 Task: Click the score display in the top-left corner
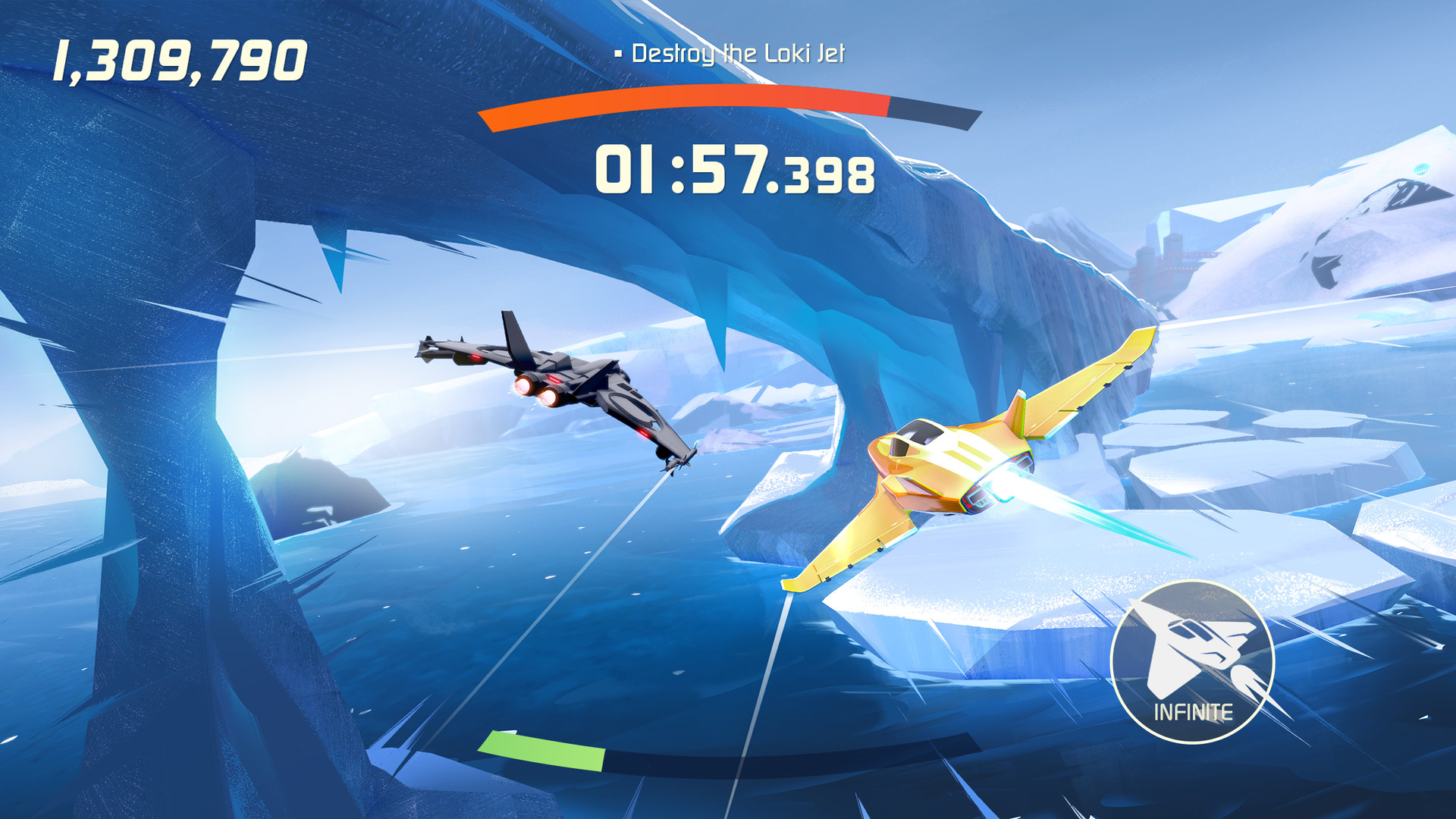click(182, 61)
